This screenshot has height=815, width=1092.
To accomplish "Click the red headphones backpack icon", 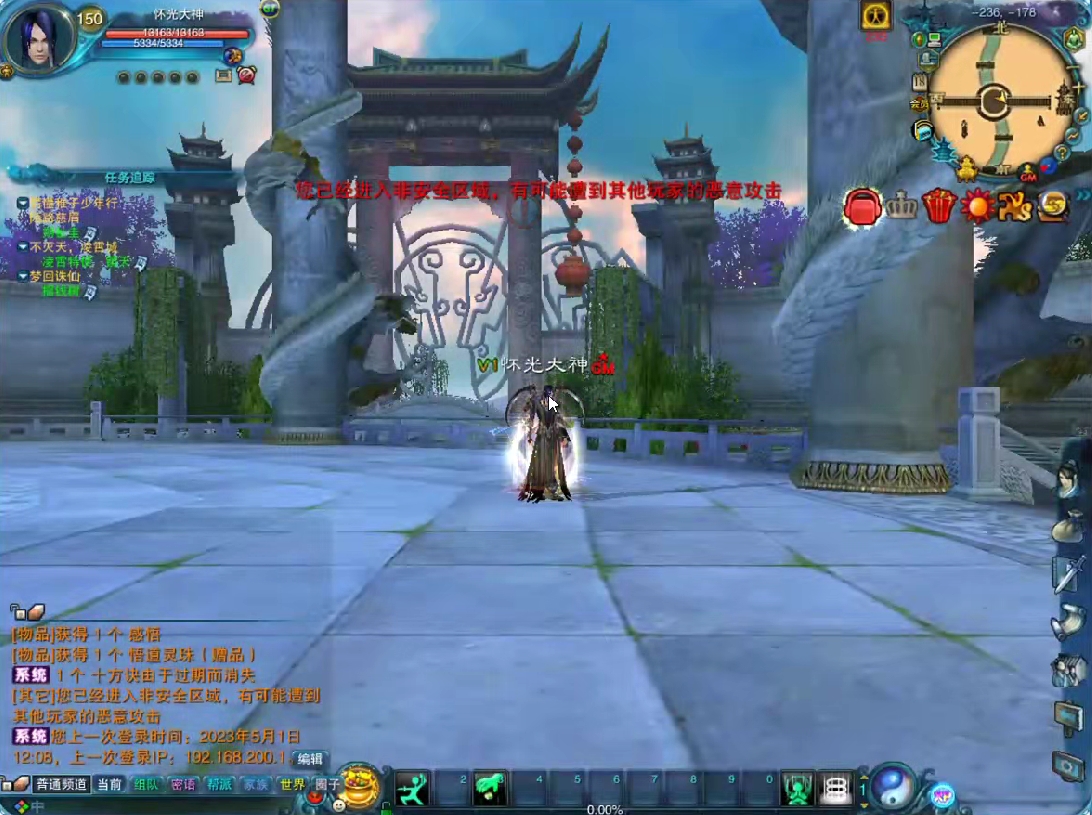I will coord(862,206).
